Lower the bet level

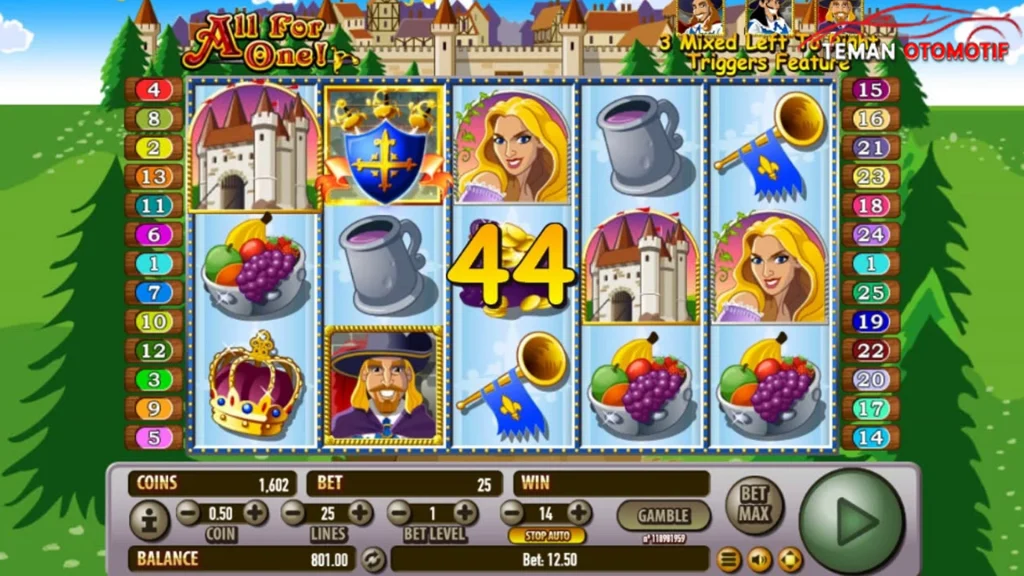(398, 514)
